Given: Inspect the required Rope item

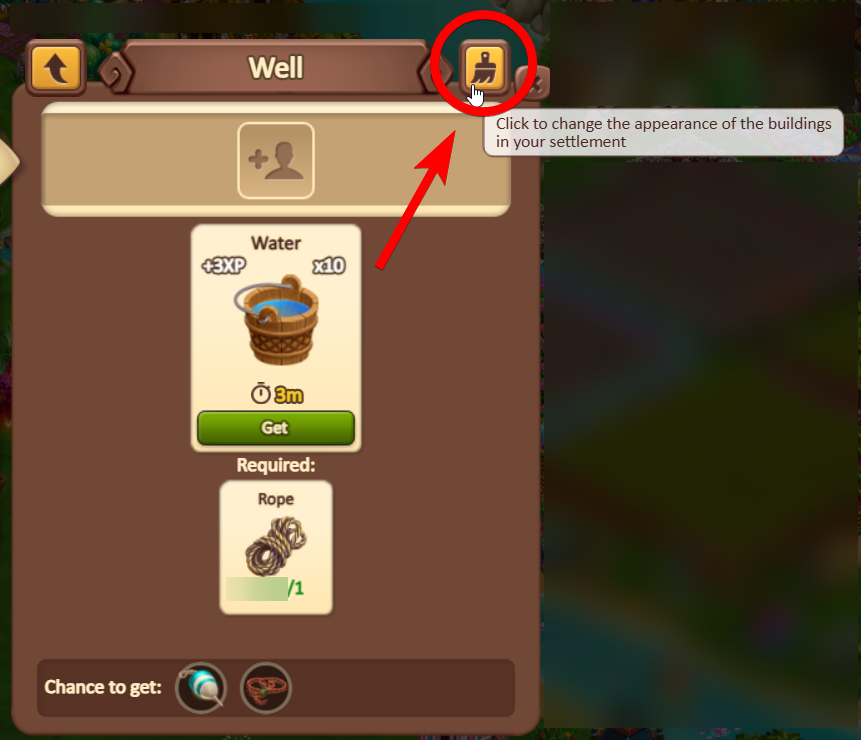Looking at the screenshot, I should (275, 545).
